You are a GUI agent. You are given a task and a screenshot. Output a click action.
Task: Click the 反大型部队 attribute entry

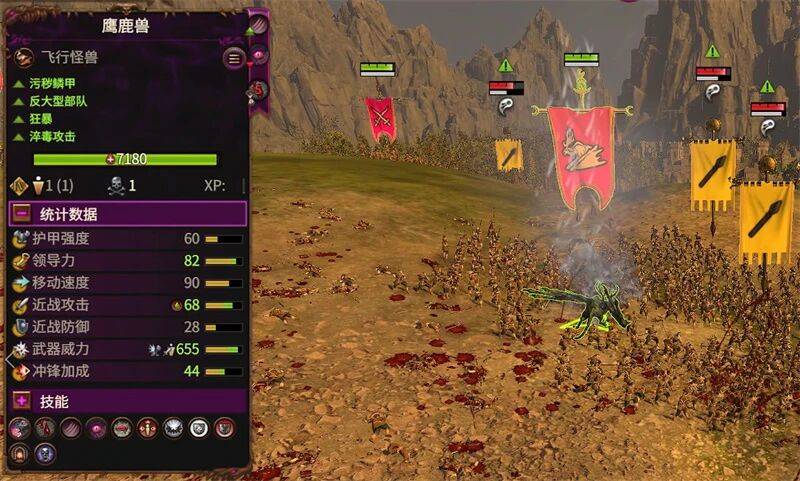click(57, 102)
